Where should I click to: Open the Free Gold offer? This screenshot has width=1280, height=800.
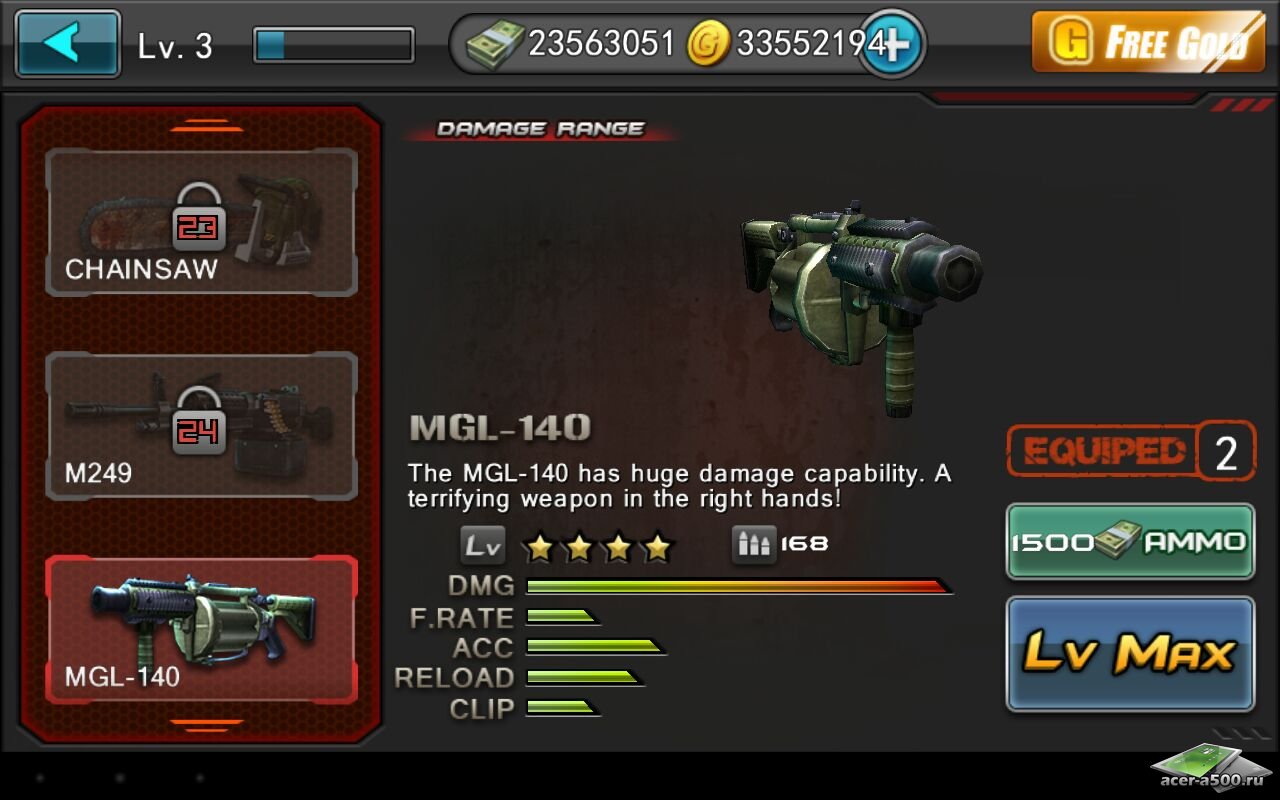pyautogui.click(x=1147, y=42)
